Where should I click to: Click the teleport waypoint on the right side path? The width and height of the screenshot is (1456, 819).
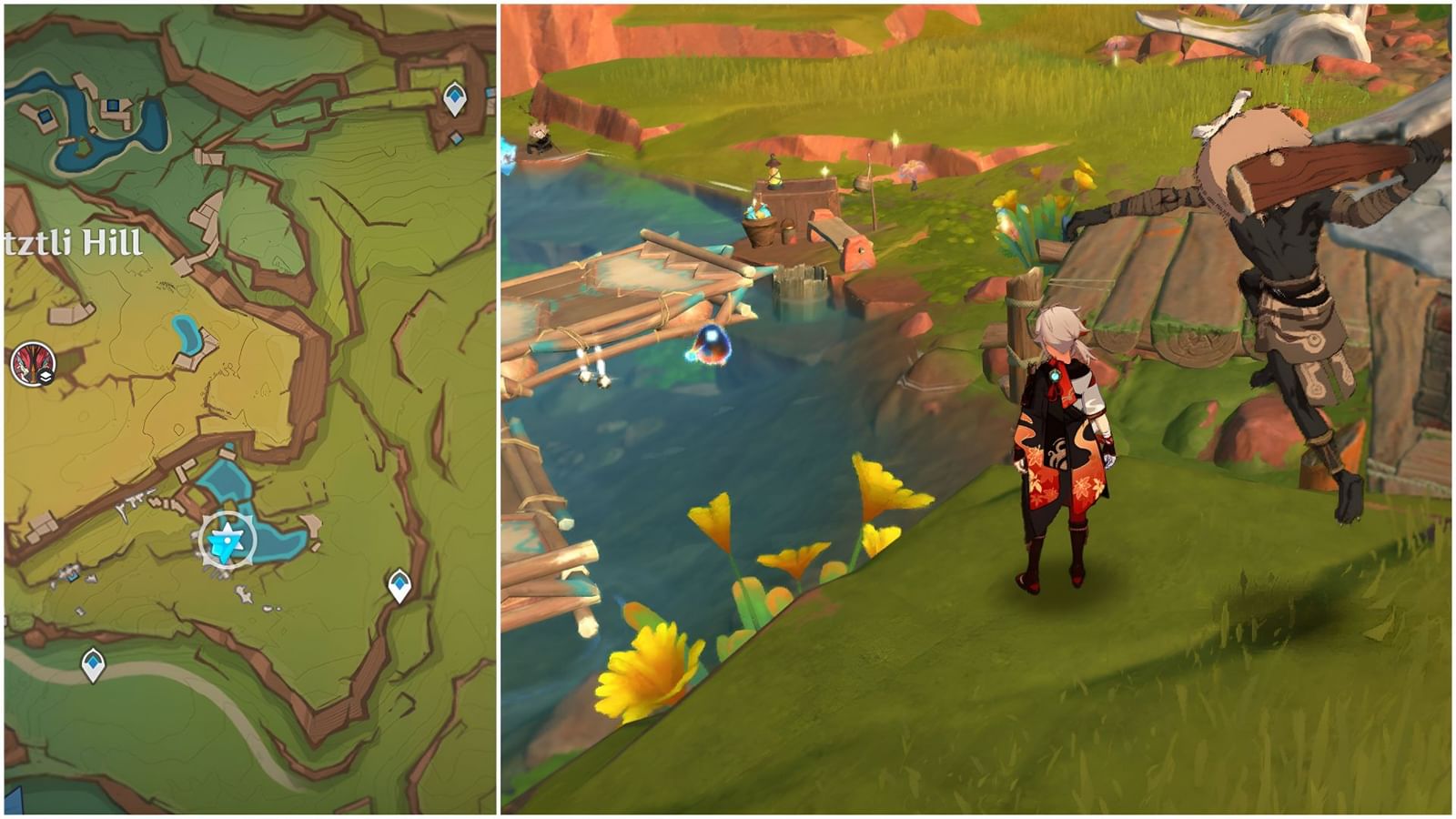[x=399, y=582]
